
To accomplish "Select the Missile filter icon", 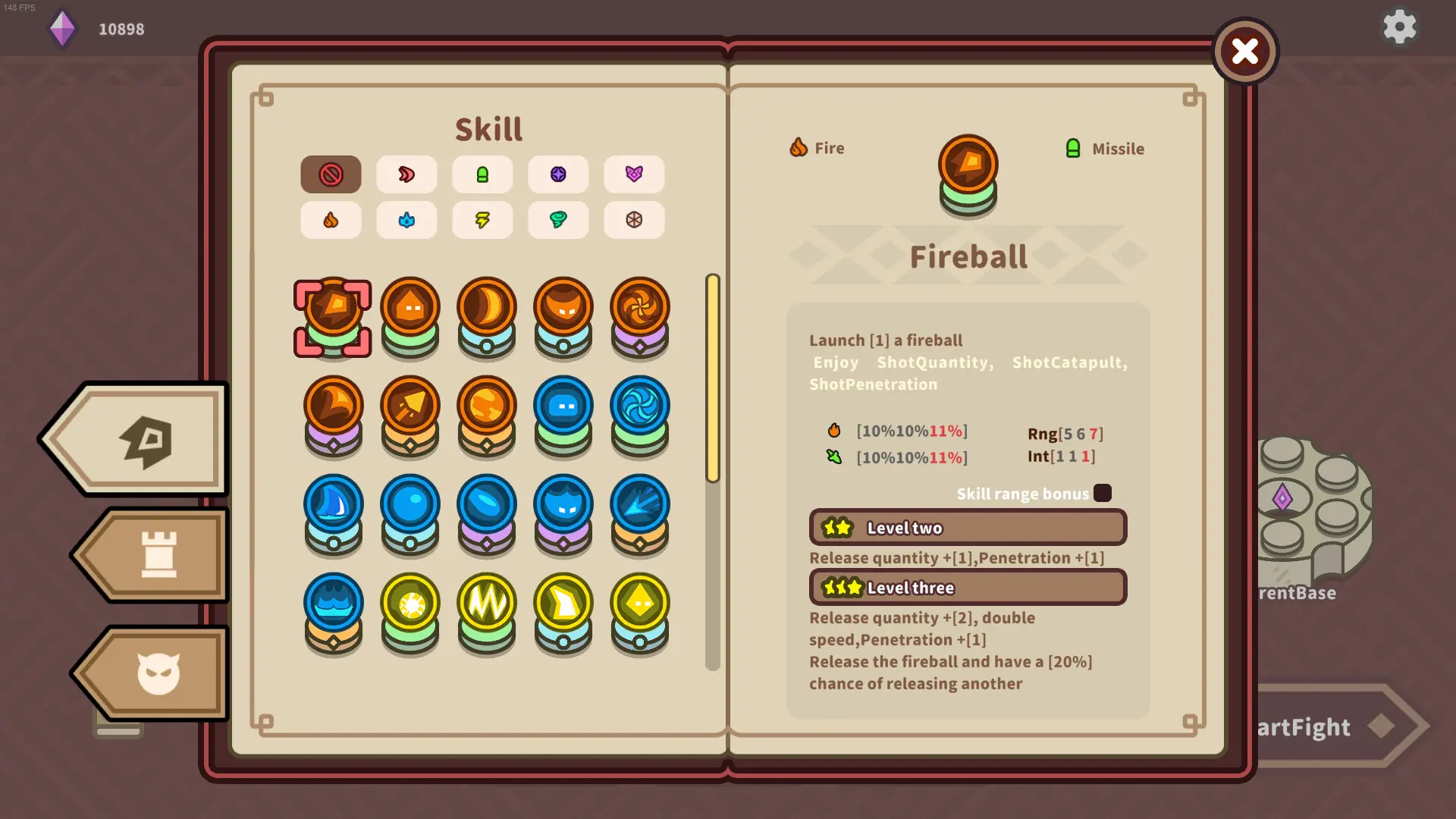I will point(483,174).
